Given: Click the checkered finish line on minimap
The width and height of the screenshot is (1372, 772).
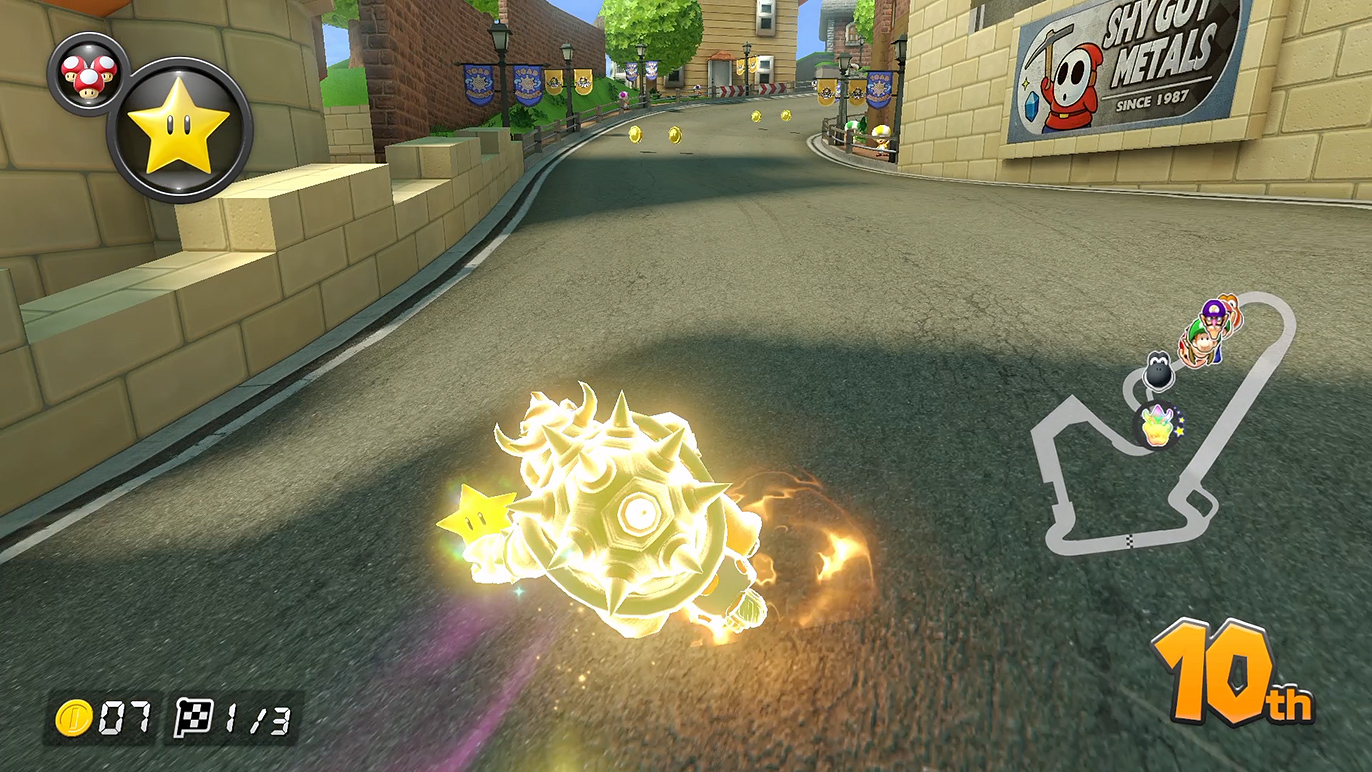Looking at the screenshot, I should [1130, 541].
